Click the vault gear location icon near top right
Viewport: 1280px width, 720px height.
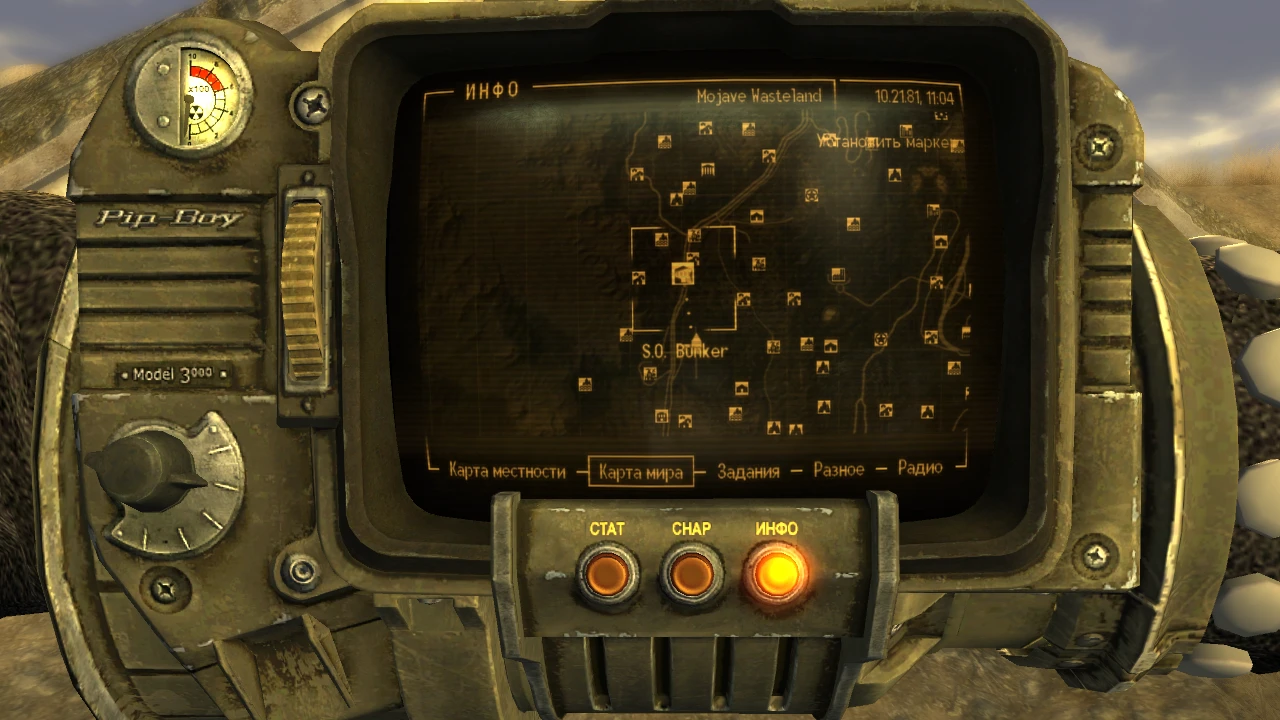[x=811, y=194]
